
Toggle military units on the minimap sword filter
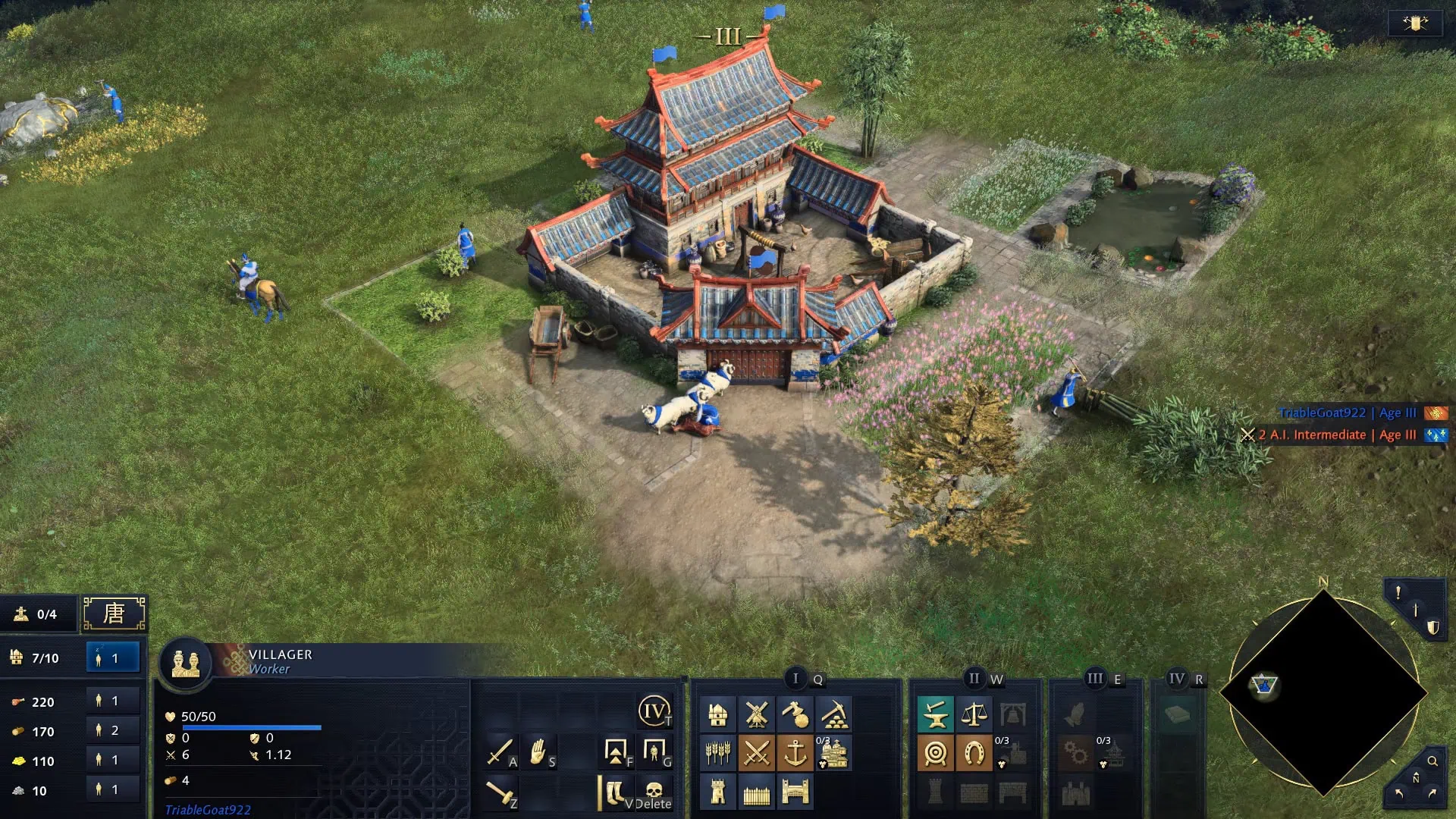pyautogui.click(x=1416, y=610)
